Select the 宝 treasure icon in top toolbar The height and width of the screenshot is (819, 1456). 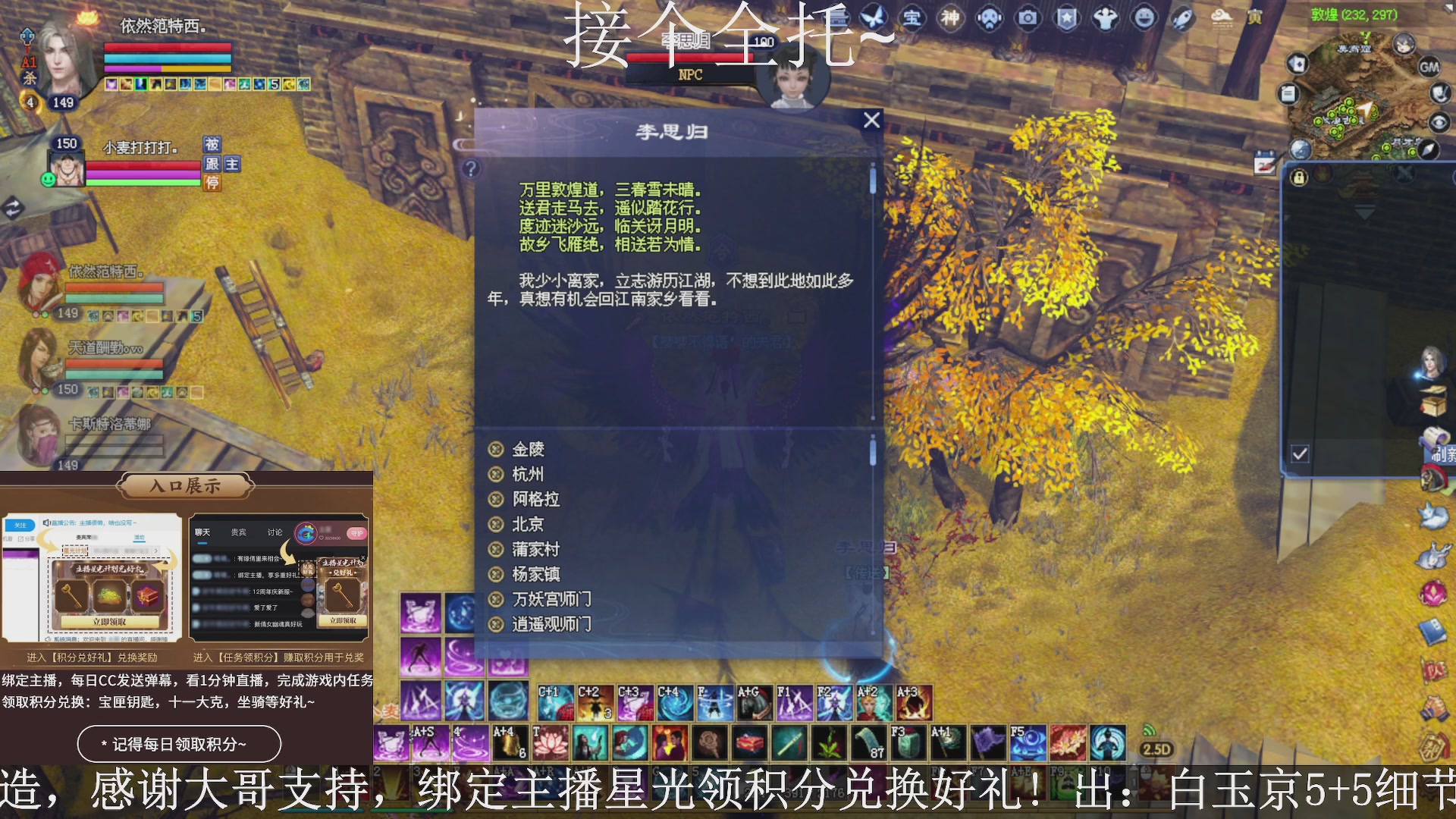coord(912,19)
